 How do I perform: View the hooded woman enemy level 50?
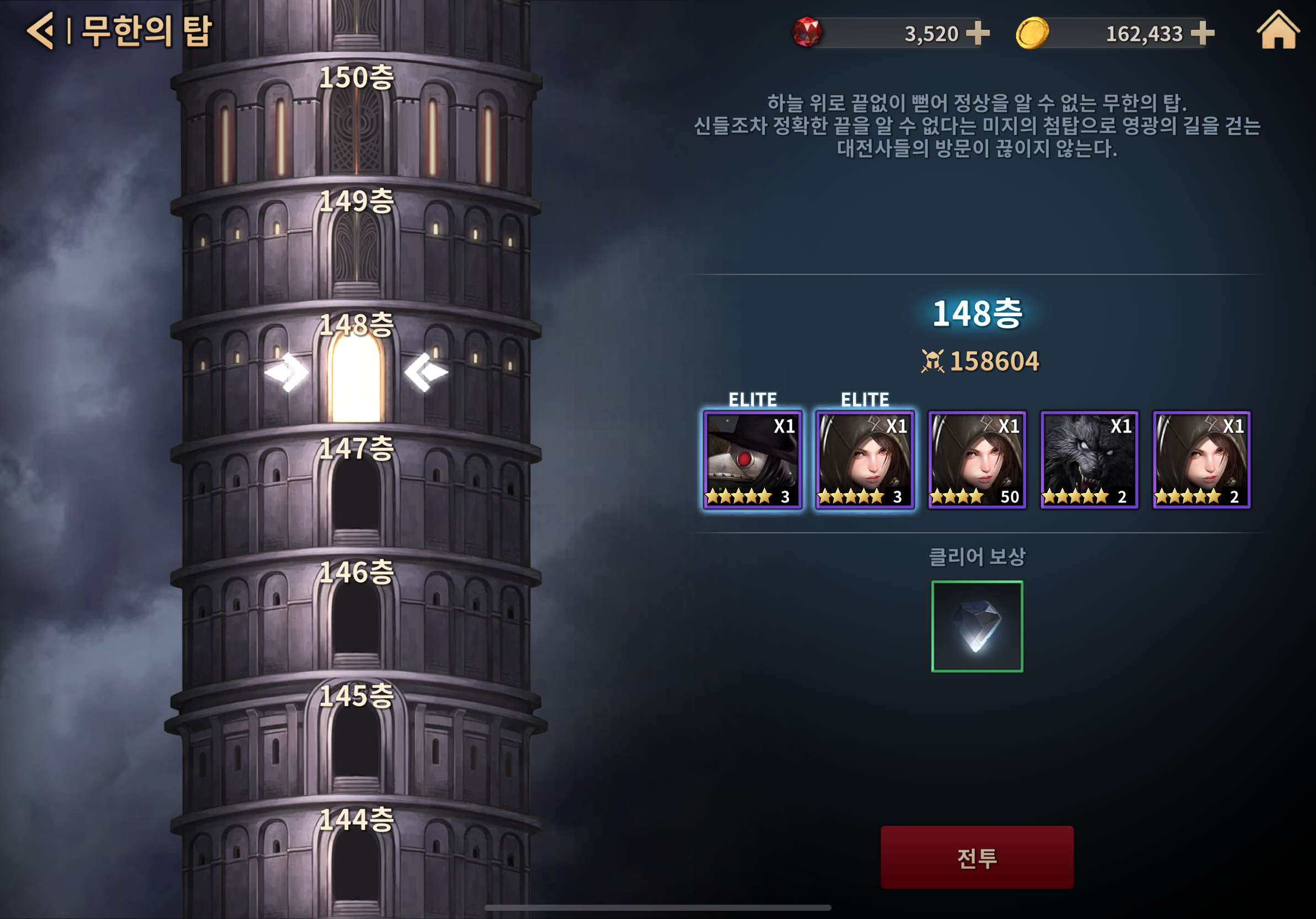pyautogui.click(x=977, y=459)
